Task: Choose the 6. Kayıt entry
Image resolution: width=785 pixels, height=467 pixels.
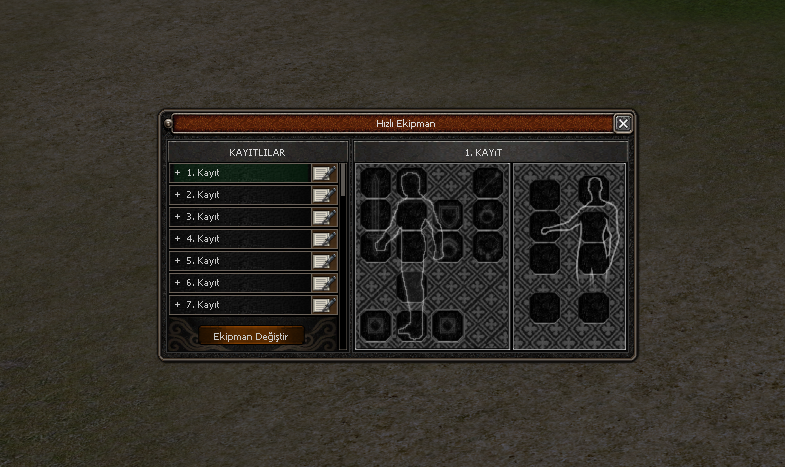Action: pyautogui.click(x=240, y=283)
